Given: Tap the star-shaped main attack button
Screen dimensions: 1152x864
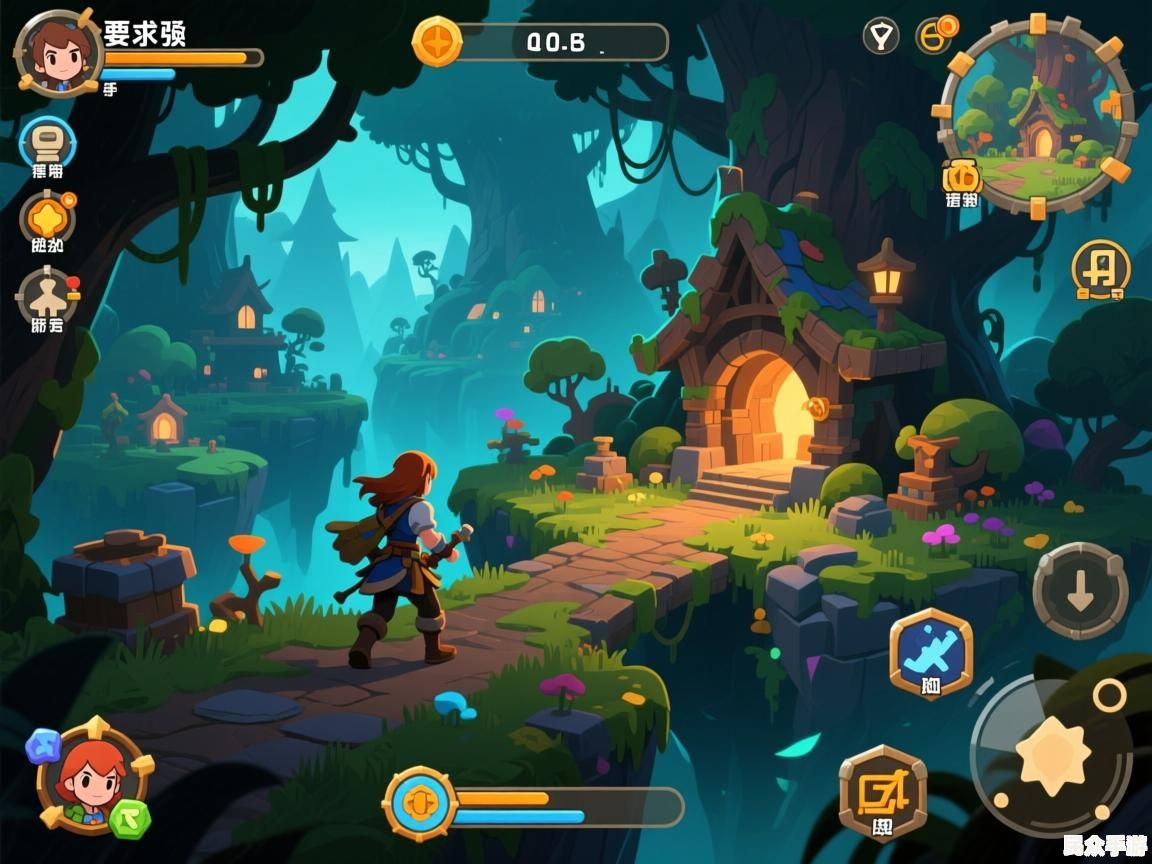Looking at the screenshot, I should pyautogui.click(x=1052, y=757).
